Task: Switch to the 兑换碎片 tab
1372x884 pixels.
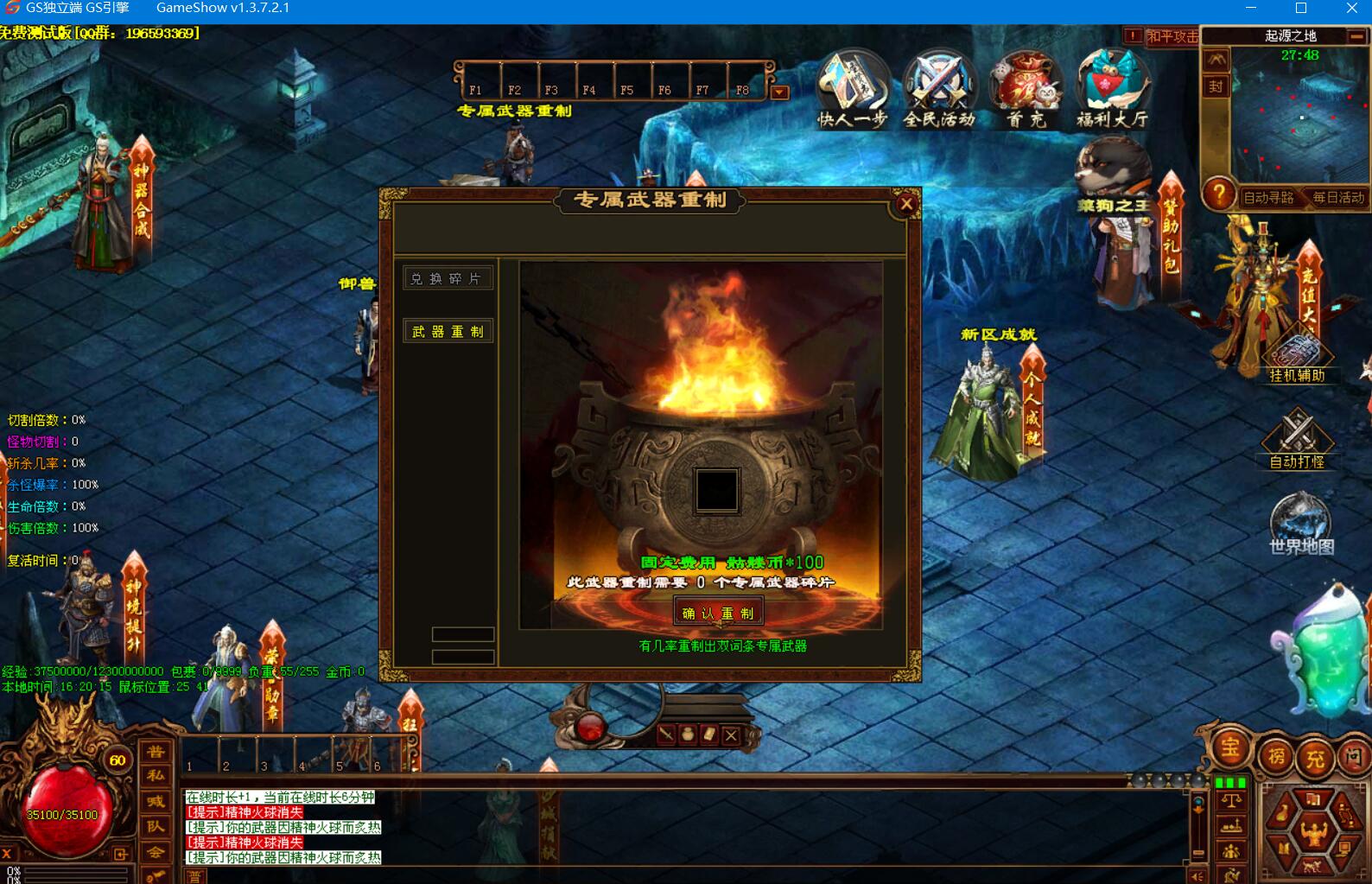Action: click(x=448, y=278)
